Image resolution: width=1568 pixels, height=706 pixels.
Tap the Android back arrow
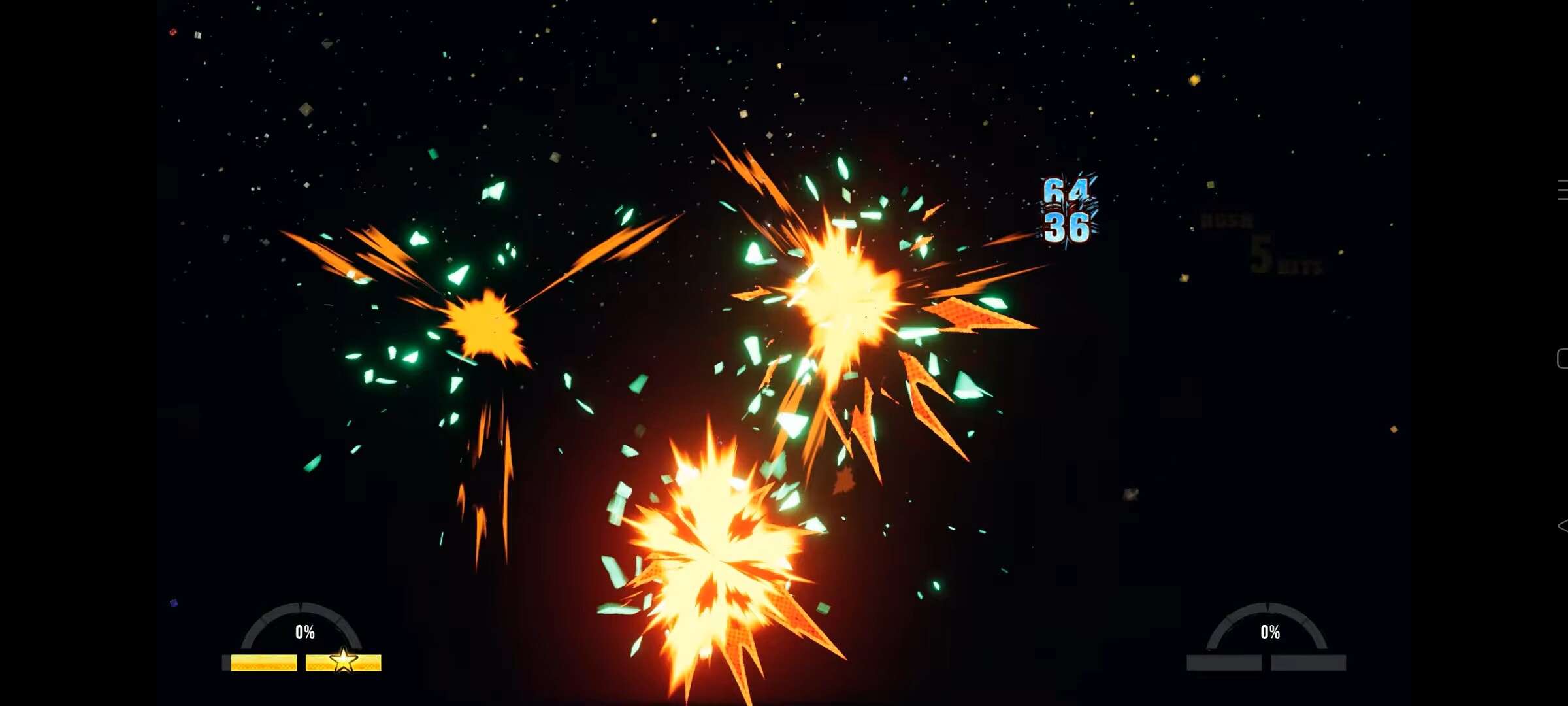pyautogui.click(x=1561, y=526)
